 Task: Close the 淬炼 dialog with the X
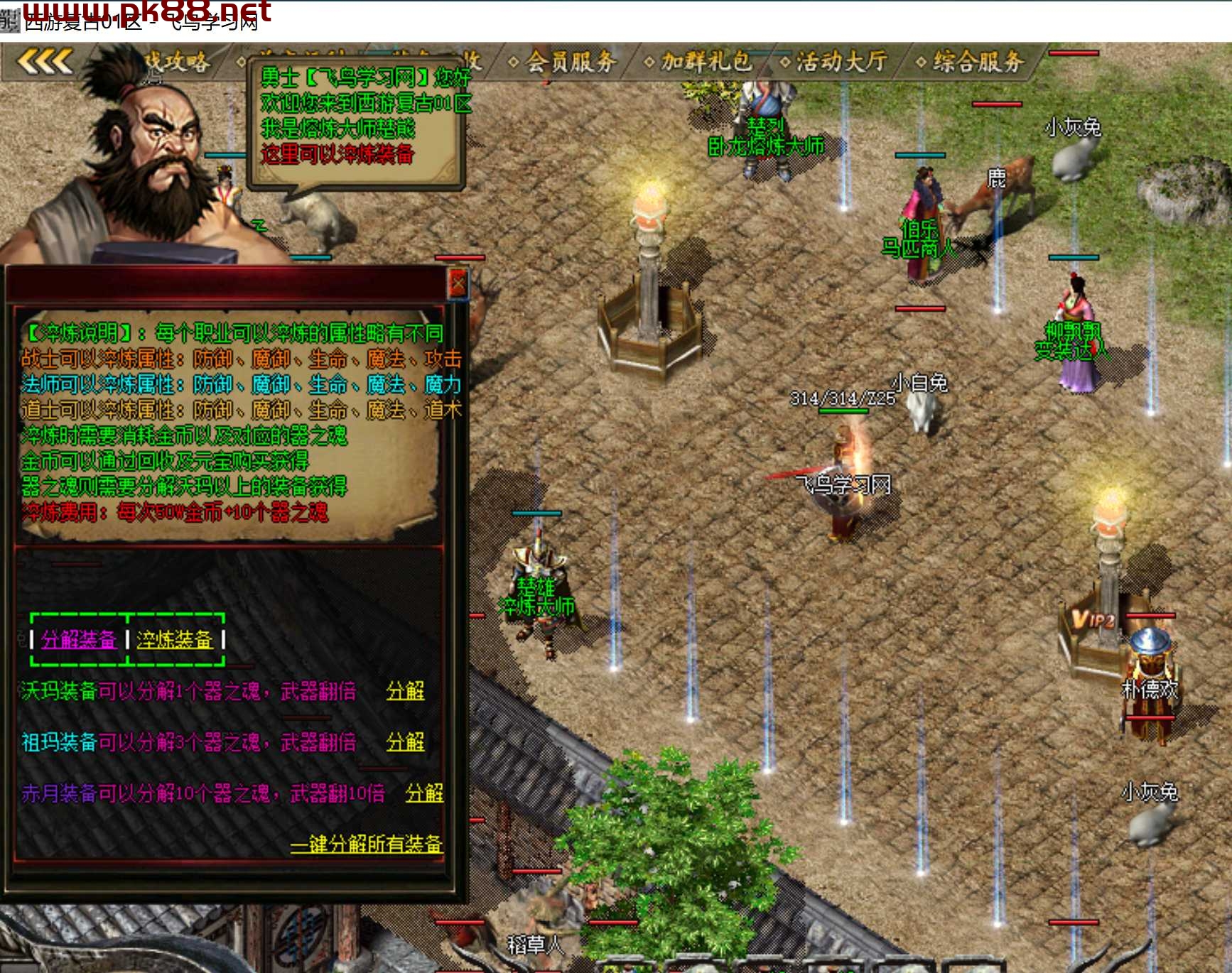coord(458,284)
